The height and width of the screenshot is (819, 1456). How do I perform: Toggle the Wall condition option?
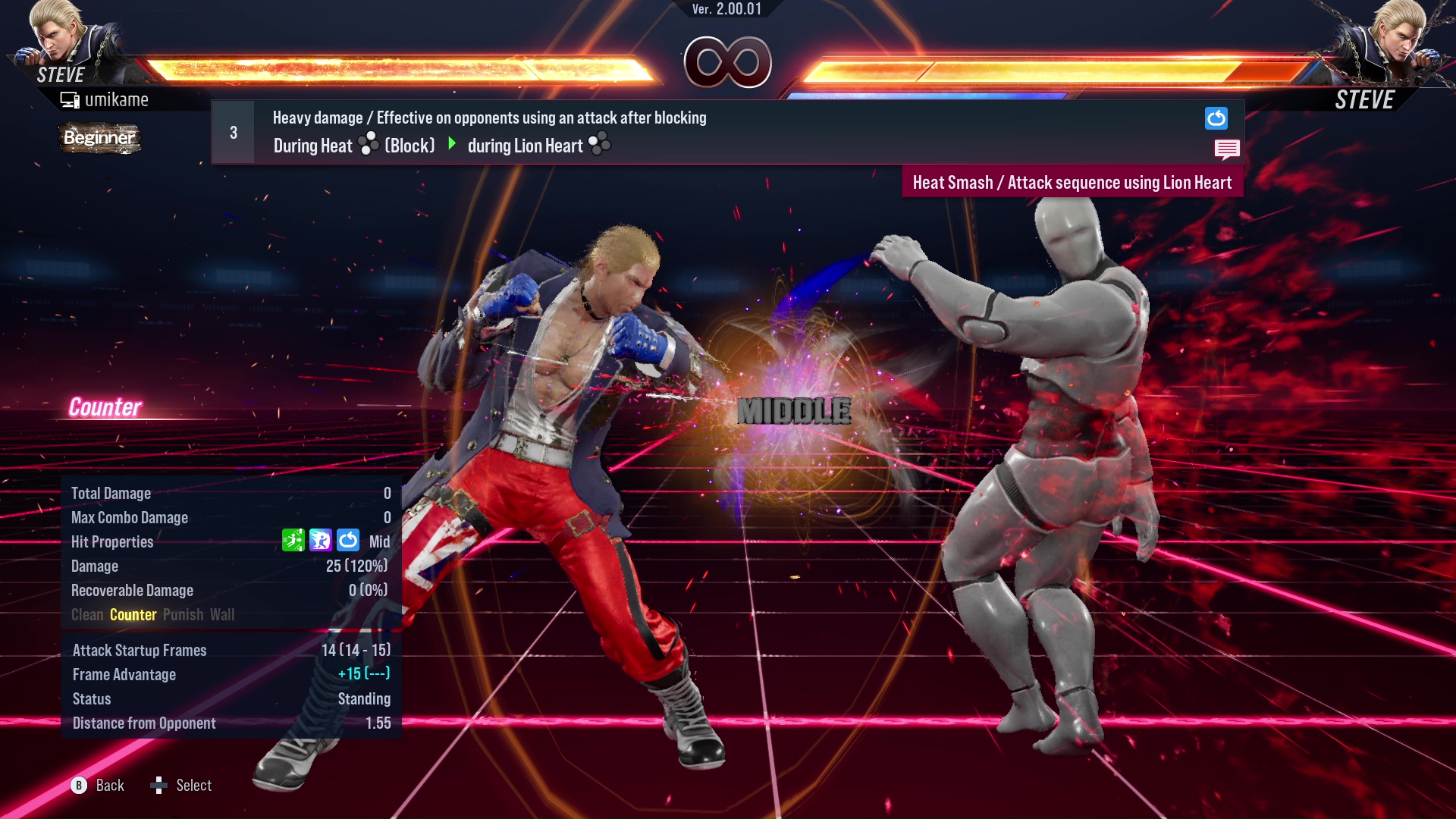(223, 614)
